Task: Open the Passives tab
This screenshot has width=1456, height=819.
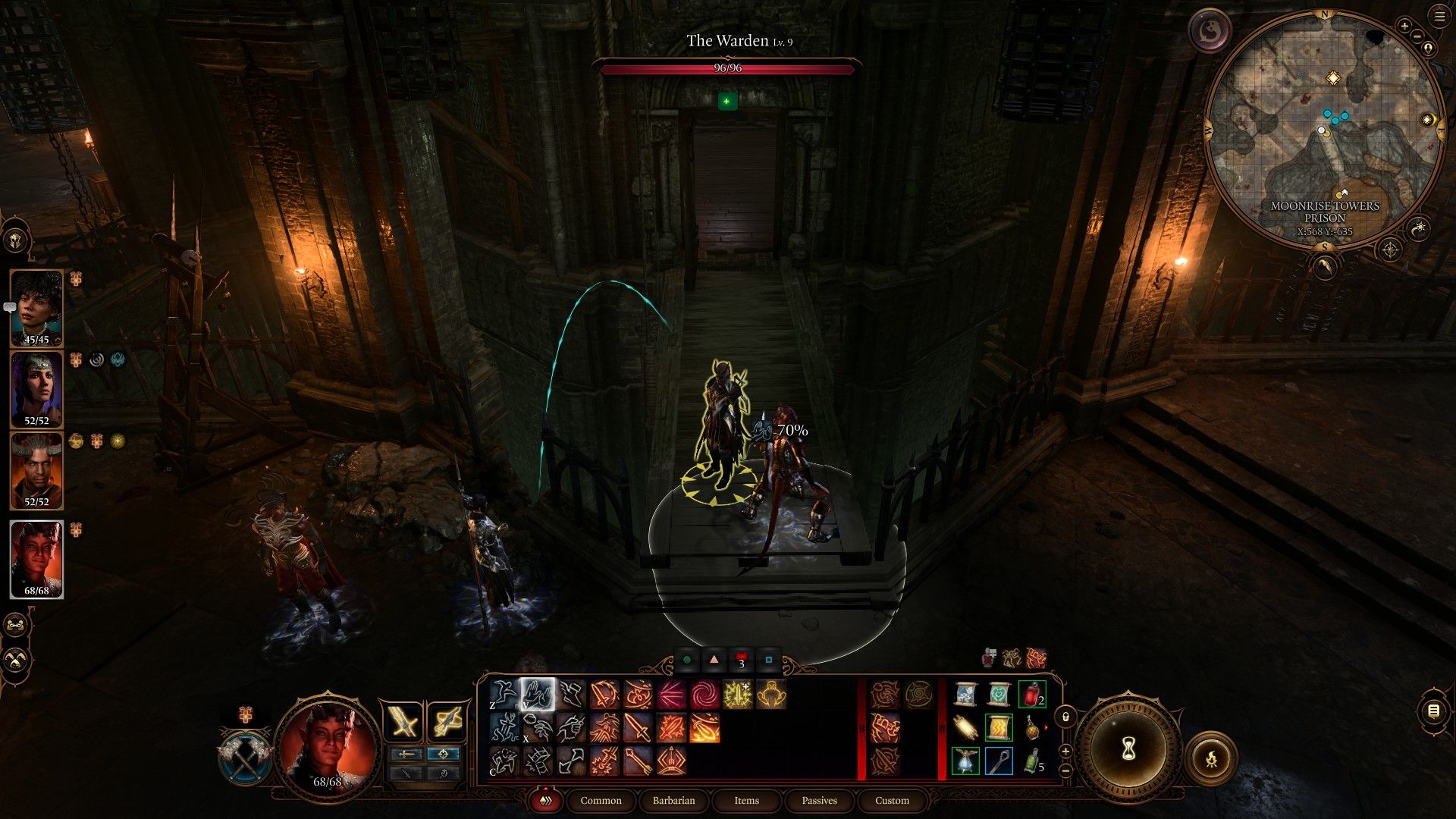Action: point(819,801)
